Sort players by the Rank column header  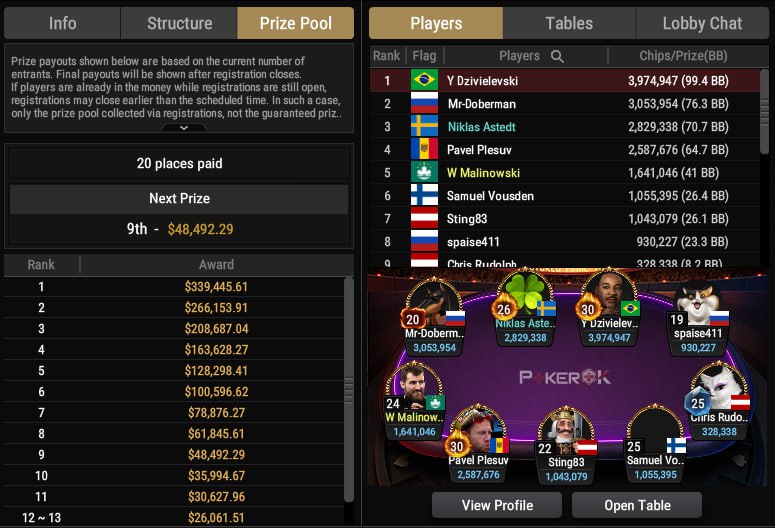(x=386, y=56)
